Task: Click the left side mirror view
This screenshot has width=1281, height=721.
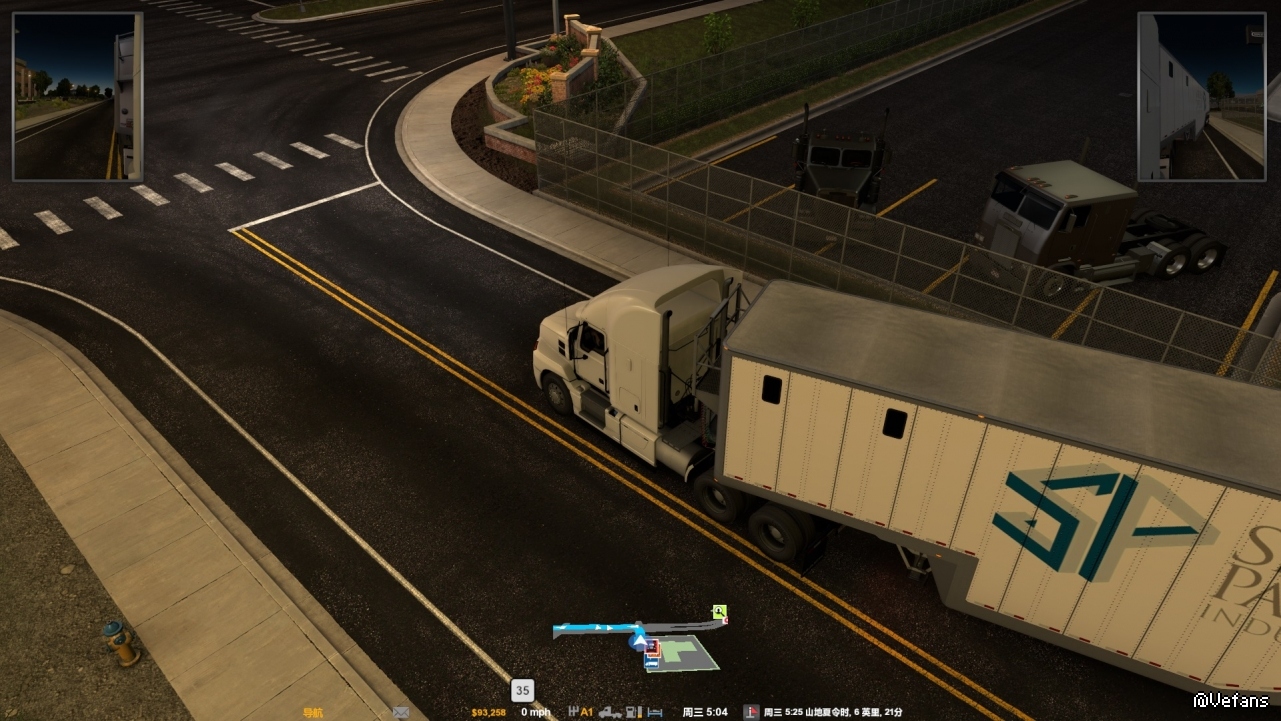Action: click(x=77, y=96)
